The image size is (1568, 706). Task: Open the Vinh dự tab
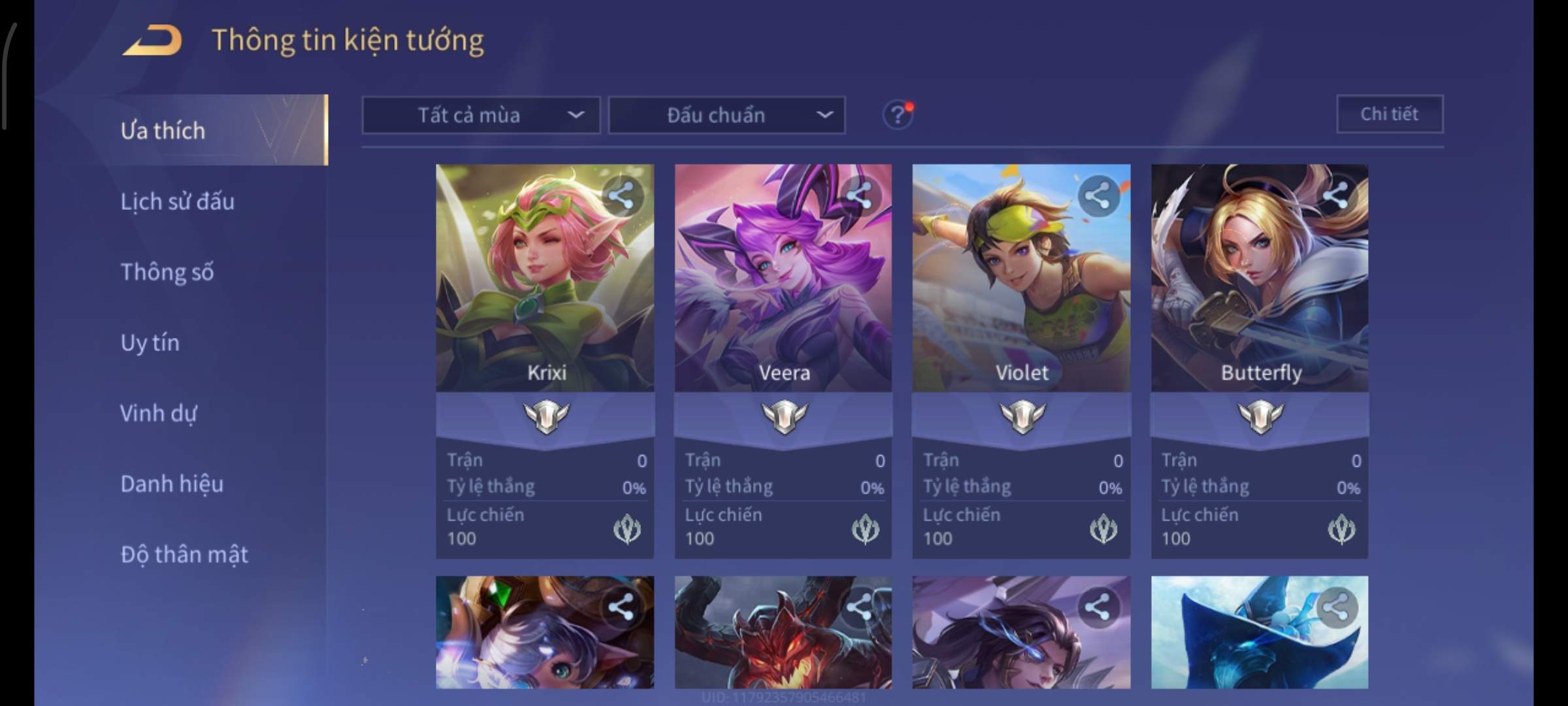pyautogui.click(x=158, y=413)
